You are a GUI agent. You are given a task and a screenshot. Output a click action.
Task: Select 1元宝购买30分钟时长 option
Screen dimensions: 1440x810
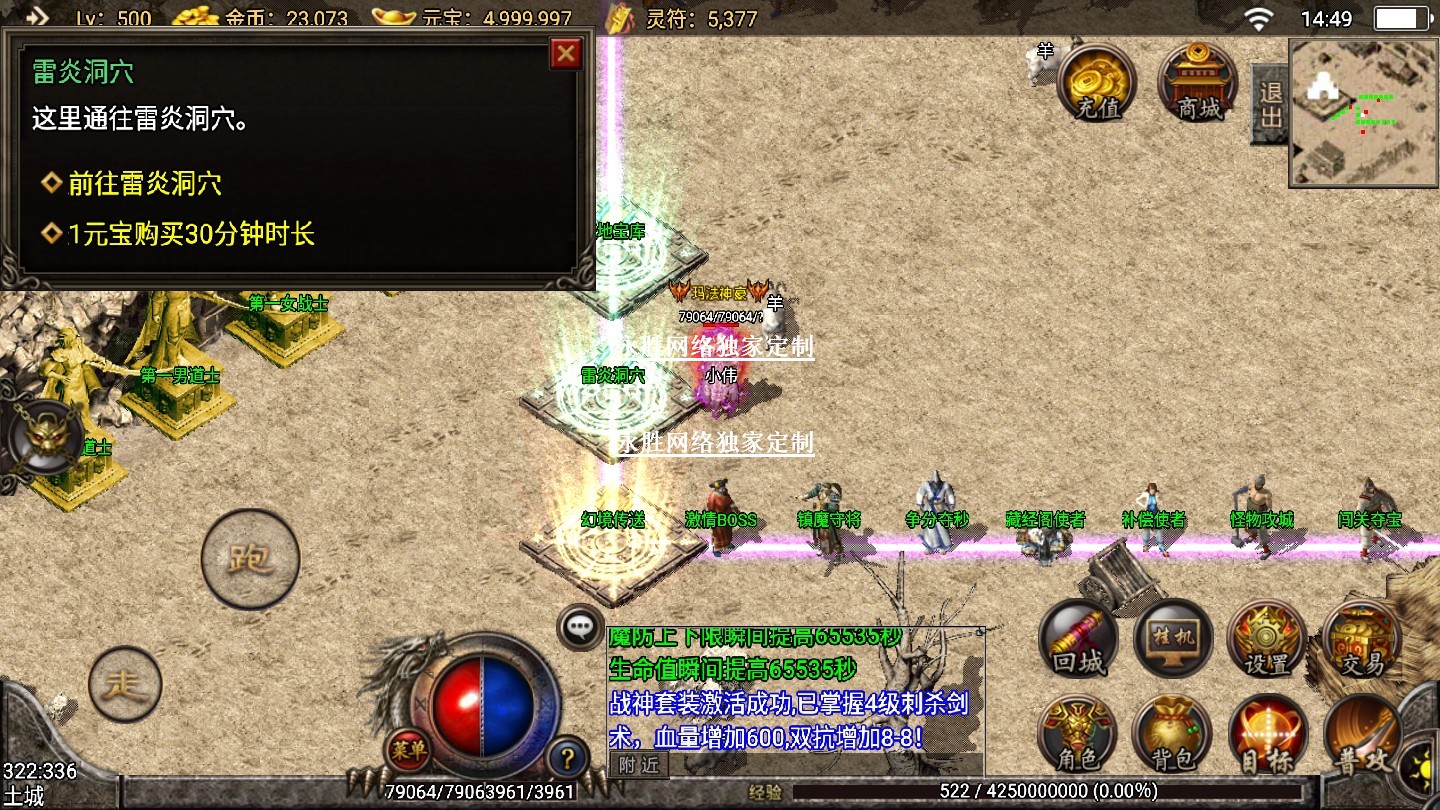click(x=190, y=235)
